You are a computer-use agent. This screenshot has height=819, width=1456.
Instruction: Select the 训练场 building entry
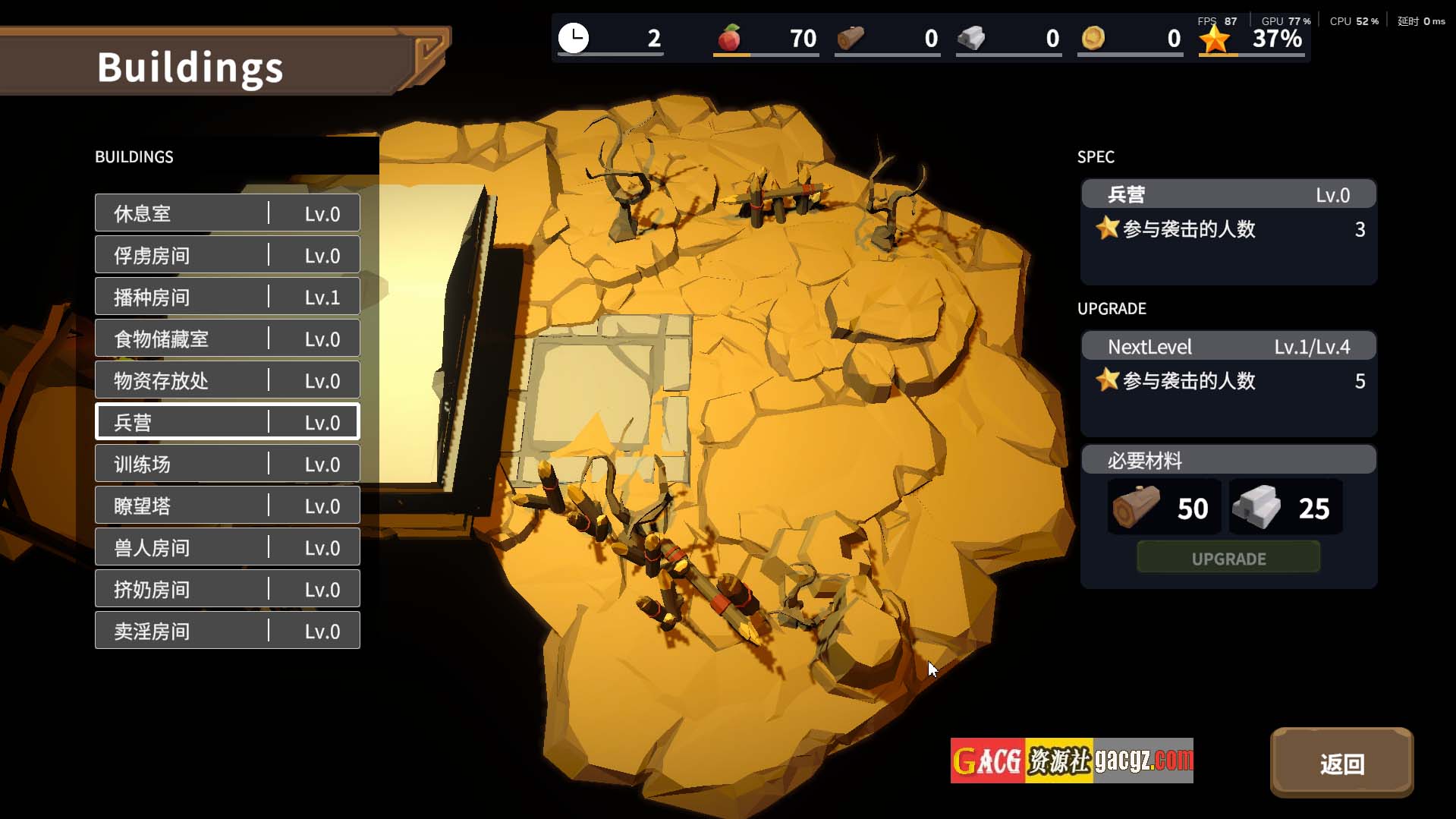(x=227, y=464)
